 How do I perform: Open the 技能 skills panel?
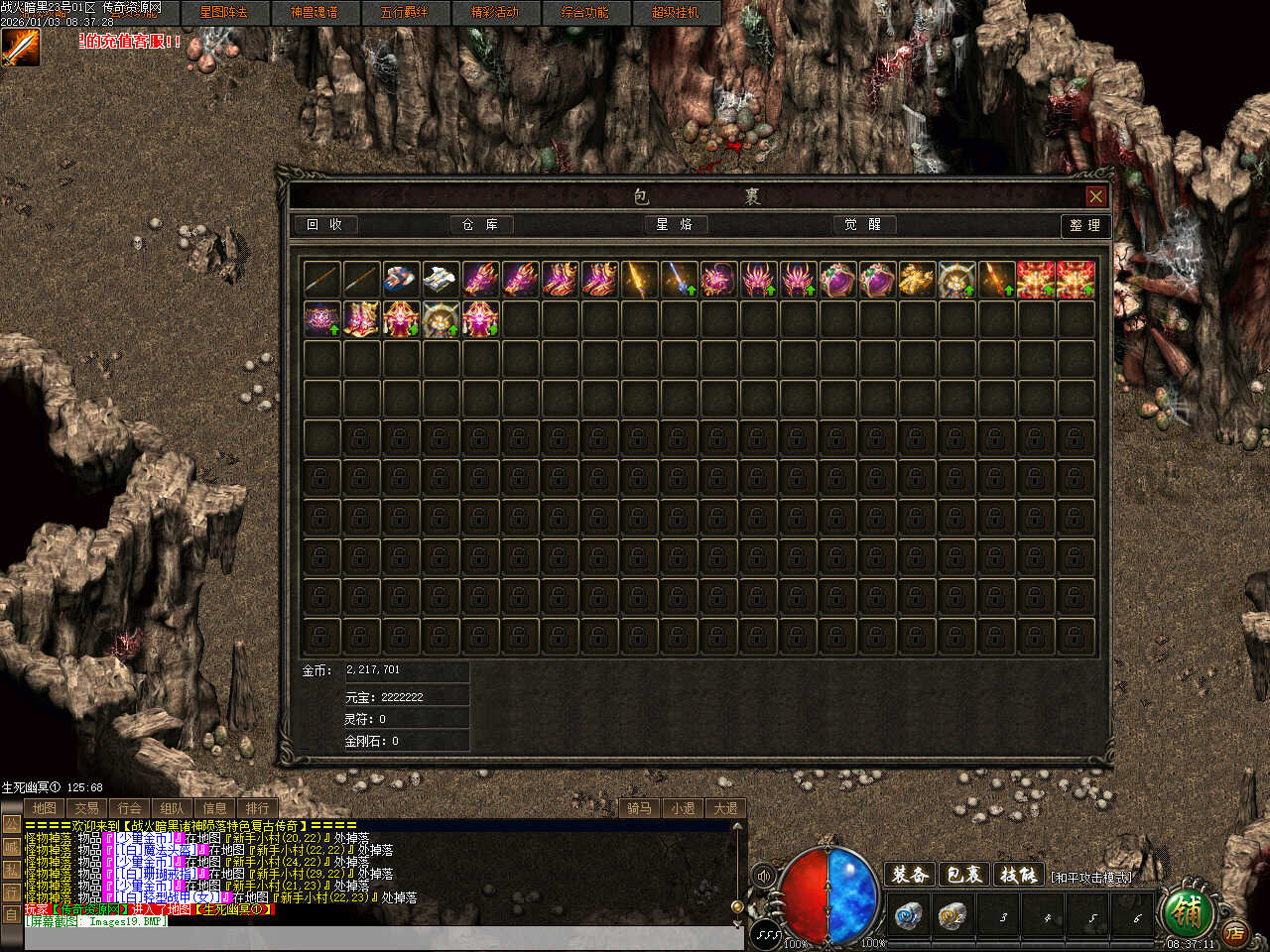(x=1018, y=875)
